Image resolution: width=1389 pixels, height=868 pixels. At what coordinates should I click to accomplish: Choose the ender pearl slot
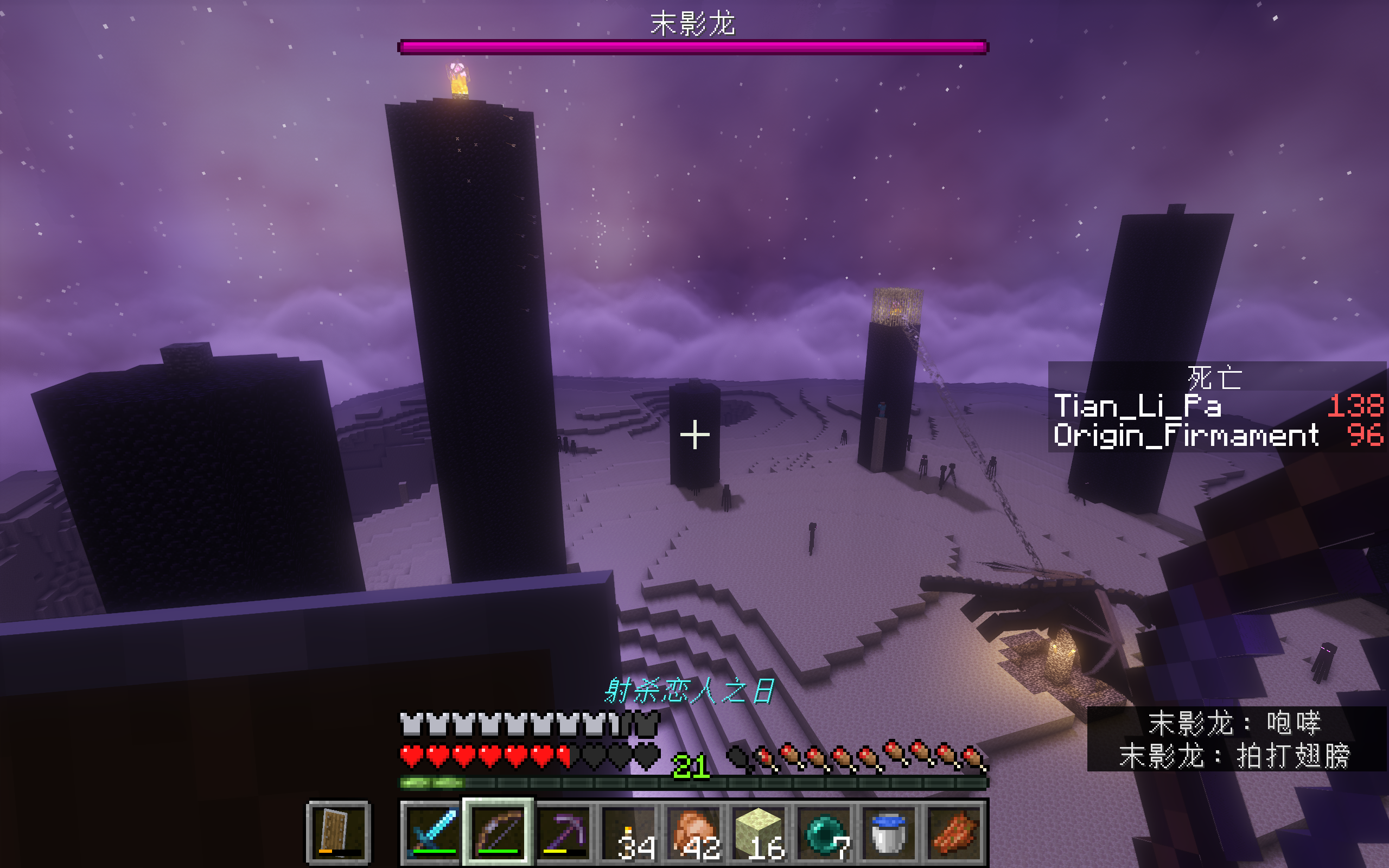[825, 832]
